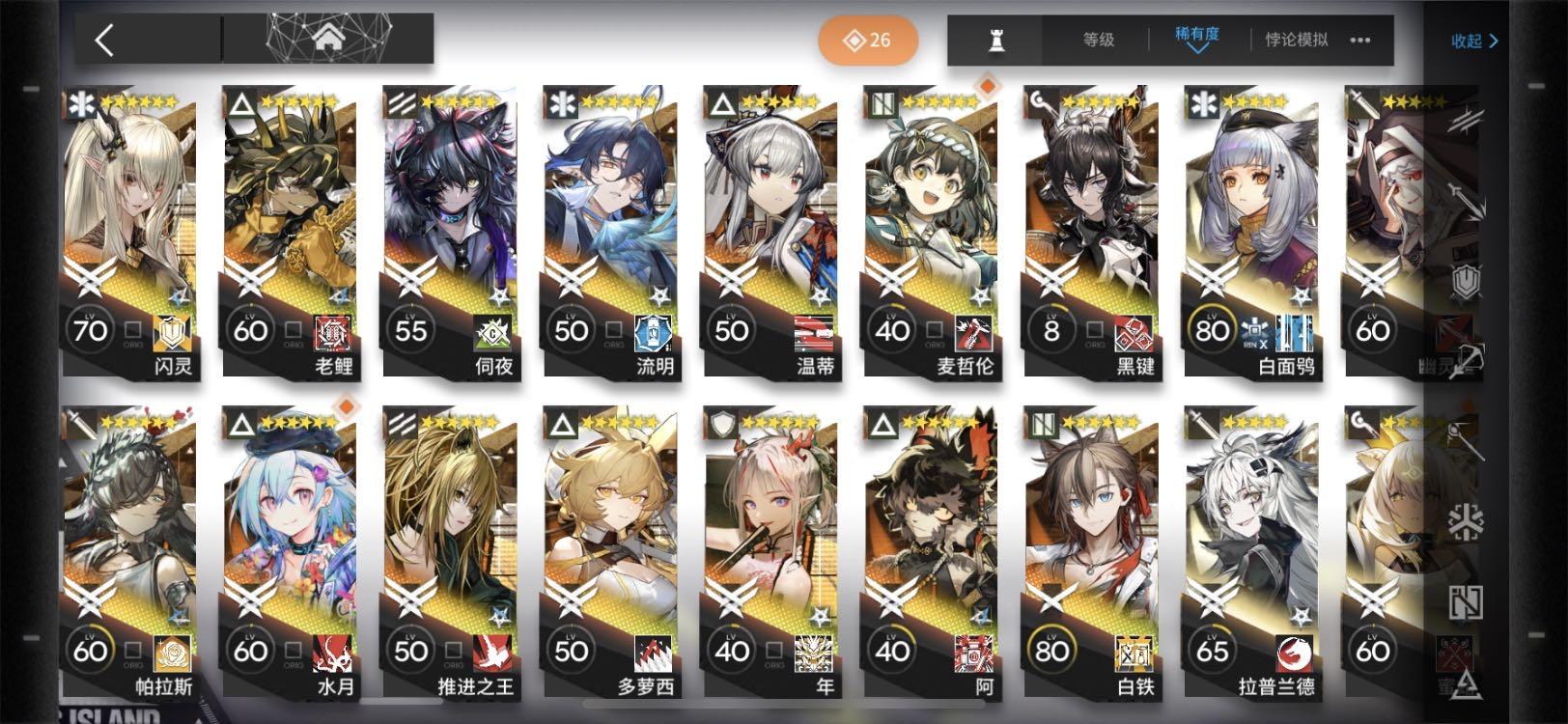Collapse the filter panel with 收起 chevron

(1476, 41)
